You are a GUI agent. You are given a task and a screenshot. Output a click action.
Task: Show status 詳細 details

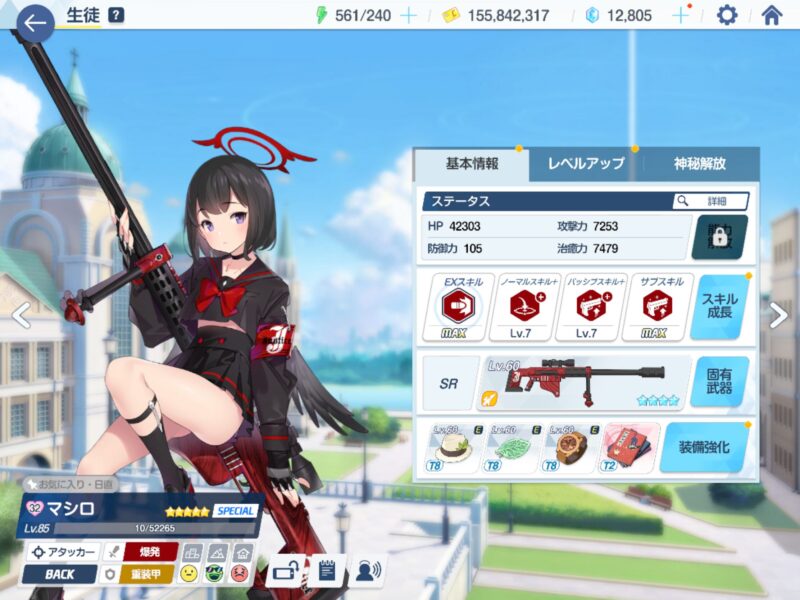711,201
